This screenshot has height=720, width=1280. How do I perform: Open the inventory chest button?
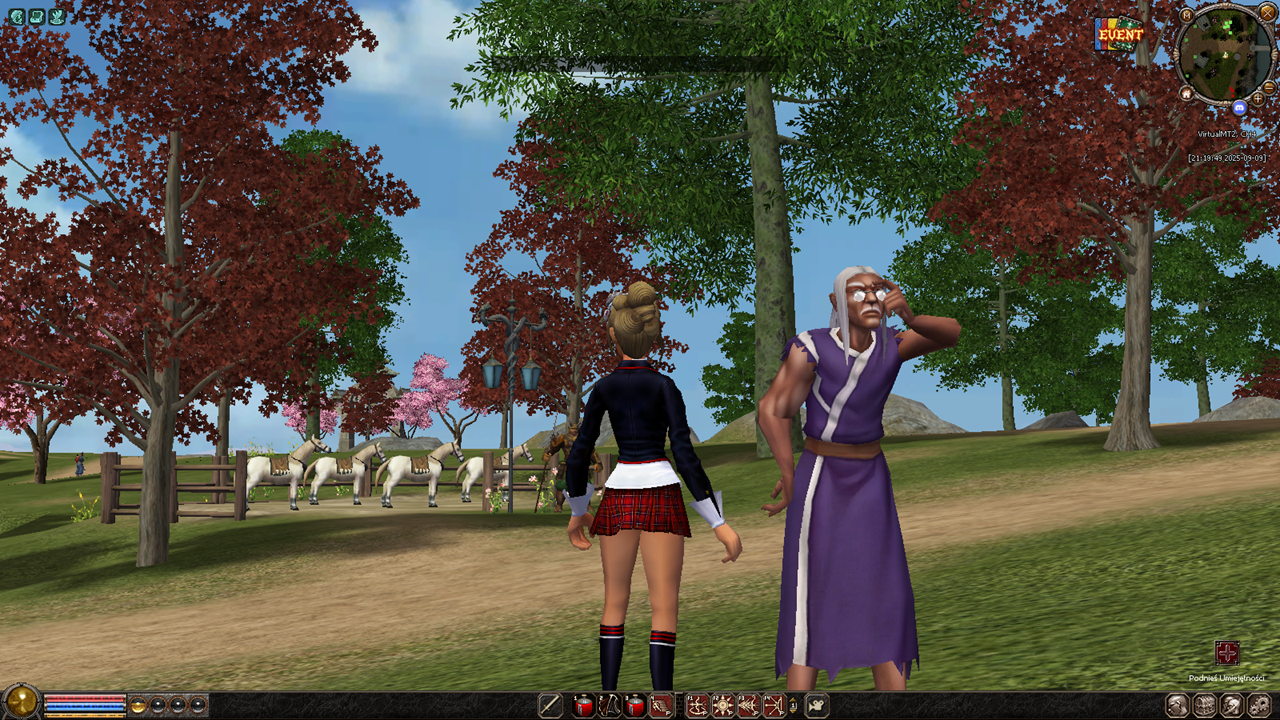tap(1204, 706)
